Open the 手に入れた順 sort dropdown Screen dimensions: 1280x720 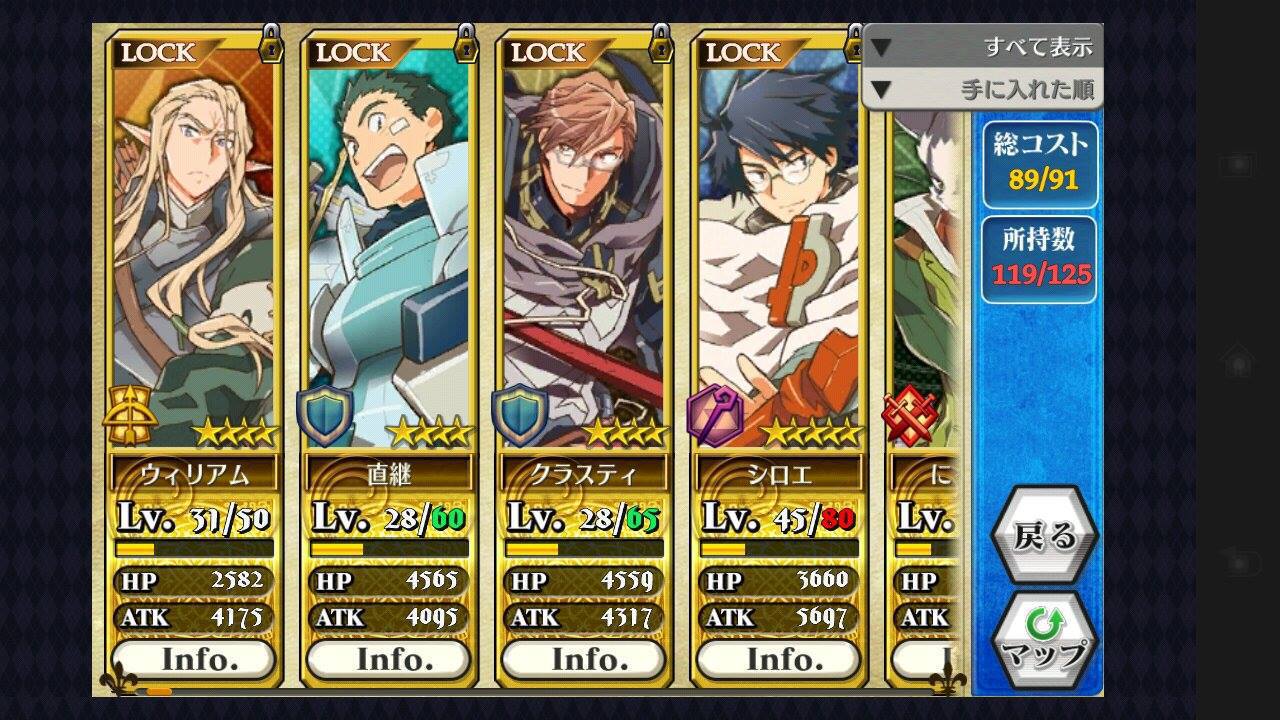pyautogui.click(x=983, y=90)
